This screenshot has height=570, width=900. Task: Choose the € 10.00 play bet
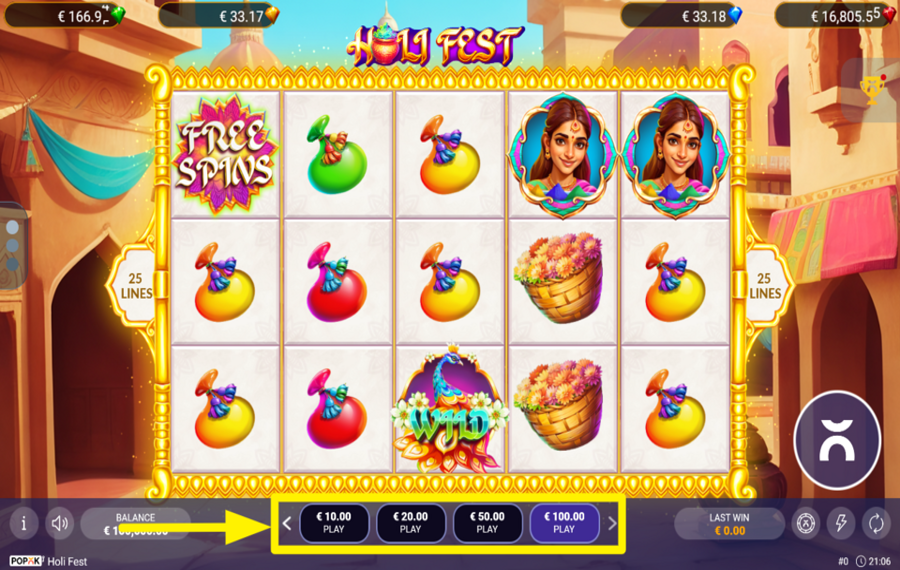click(334, 523)
